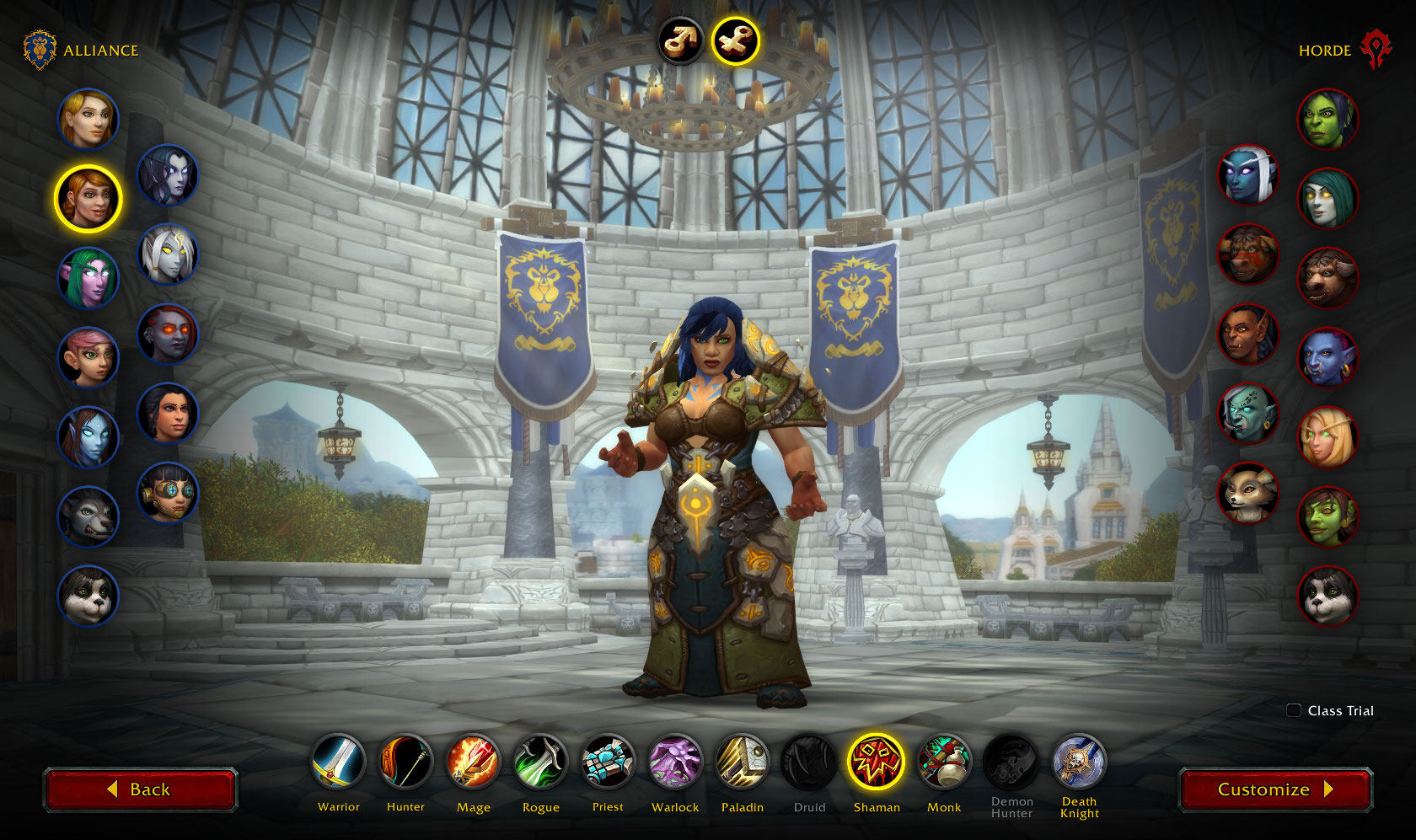Select the Death Knight class
1416x840 pixels.
(1079, 762)
